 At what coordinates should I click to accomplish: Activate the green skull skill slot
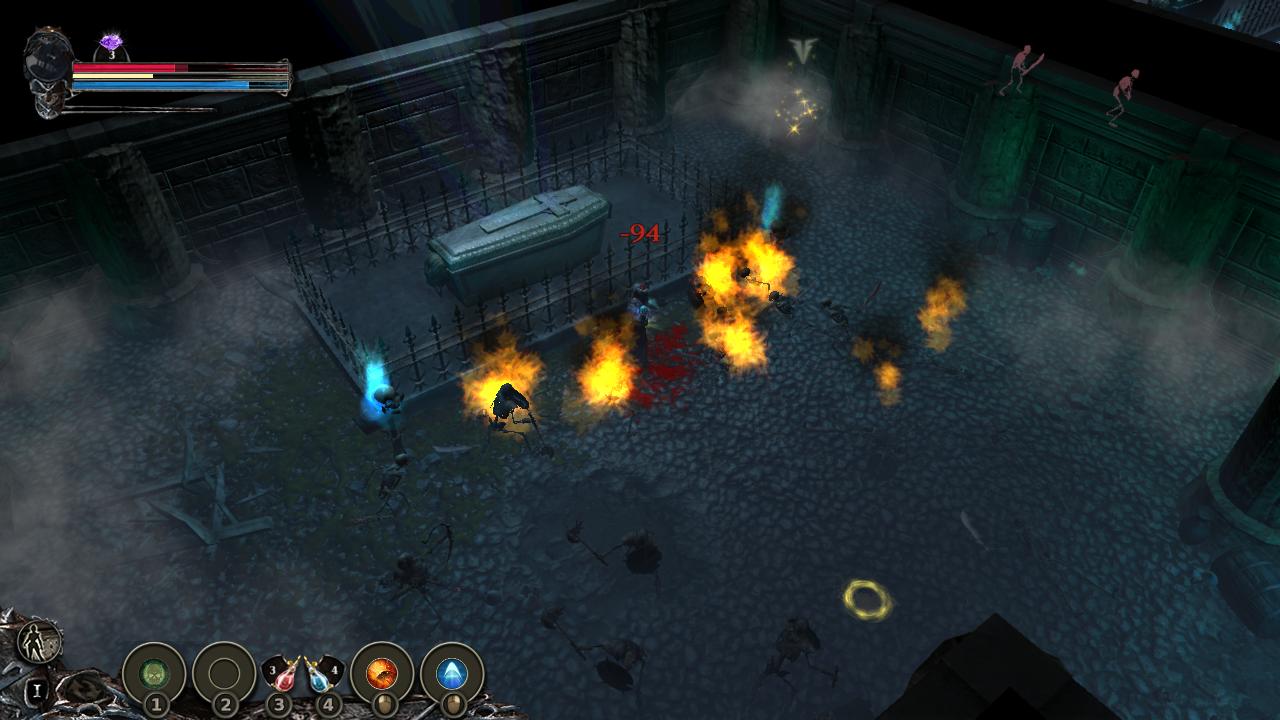tap(154, 674)
